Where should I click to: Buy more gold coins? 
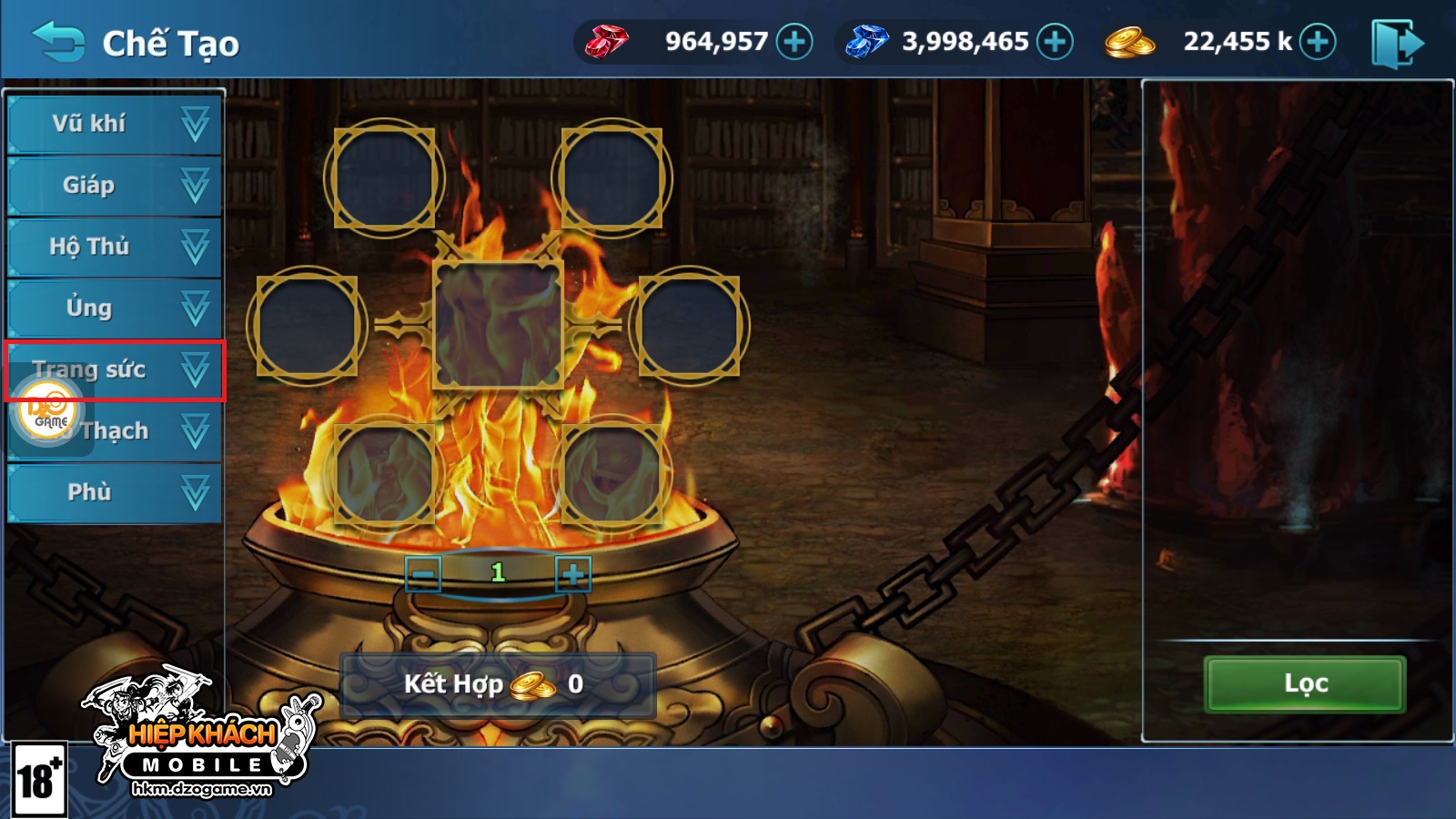point(1318,42)
